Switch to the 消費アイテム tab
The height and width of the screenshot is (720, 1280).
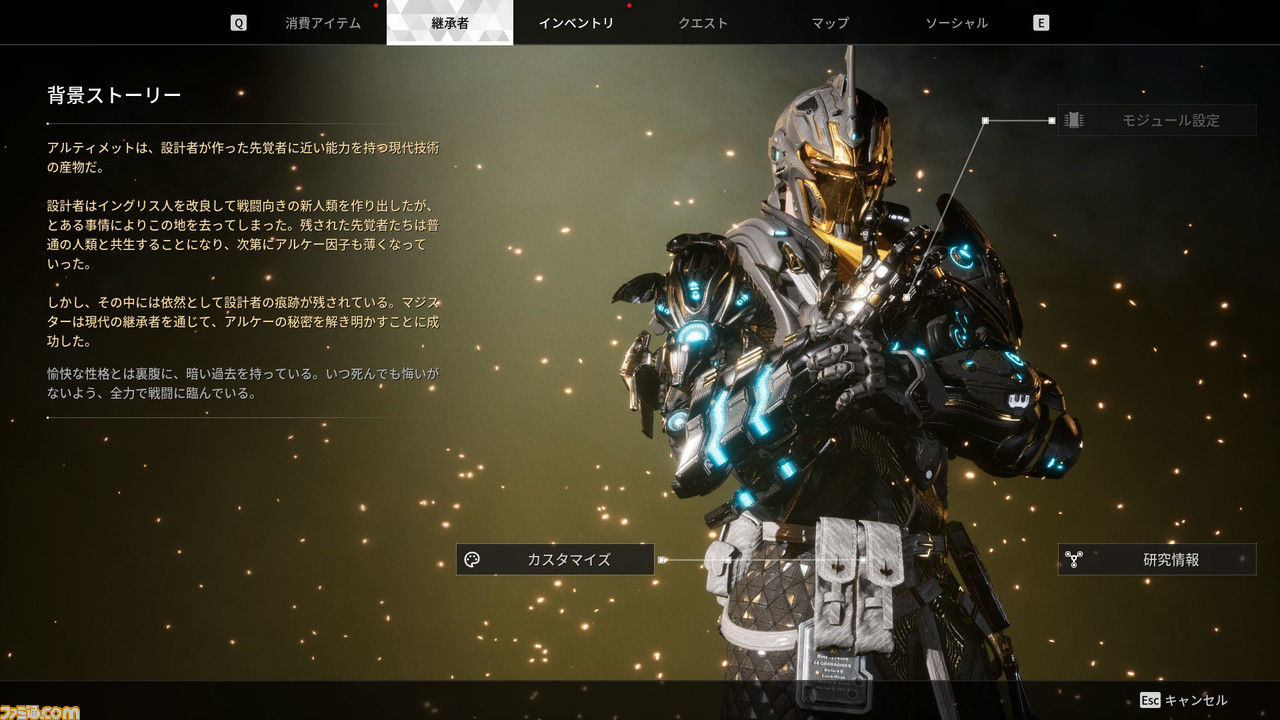(x=323, y=23)
